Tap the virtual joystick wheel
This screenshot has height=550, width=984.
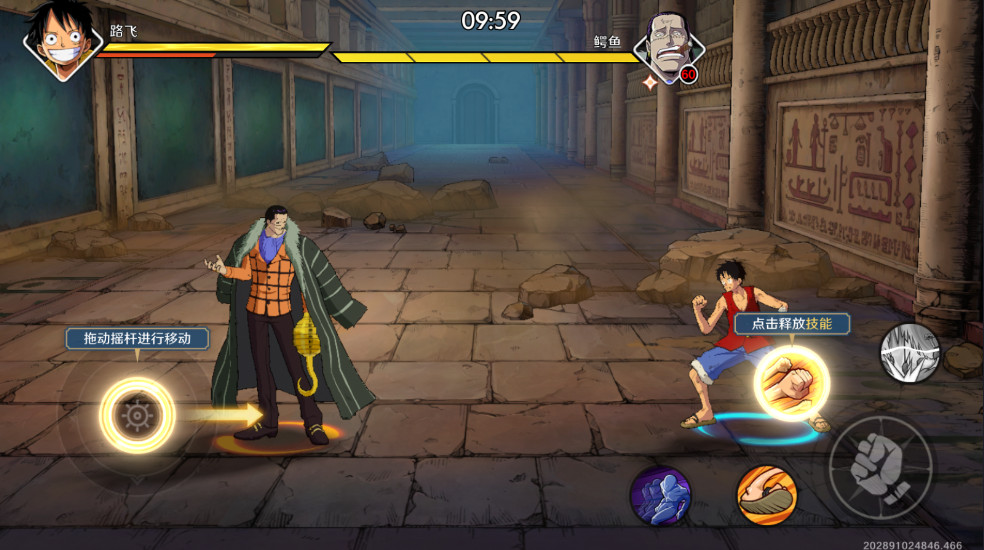click(x=136, y=414)
